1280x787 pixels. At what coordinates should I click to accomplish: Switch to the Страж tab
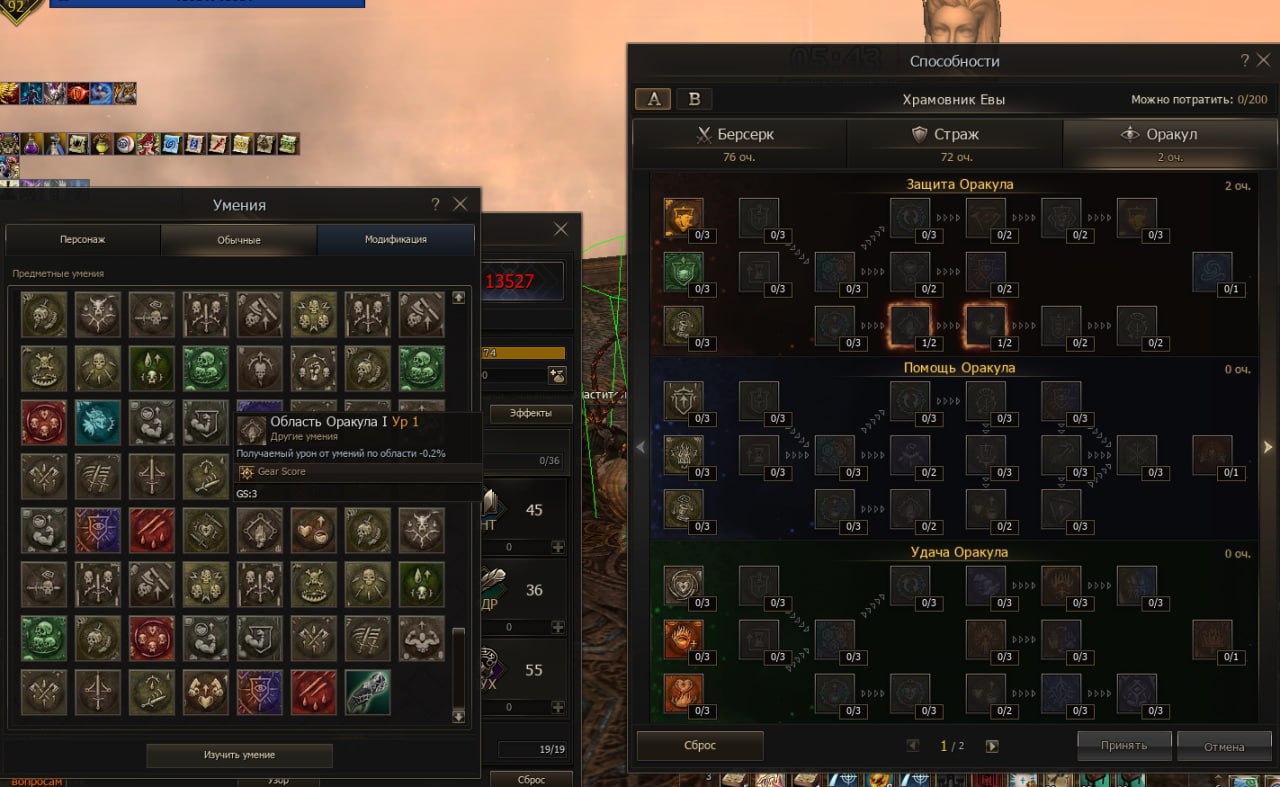pos(954,143)
